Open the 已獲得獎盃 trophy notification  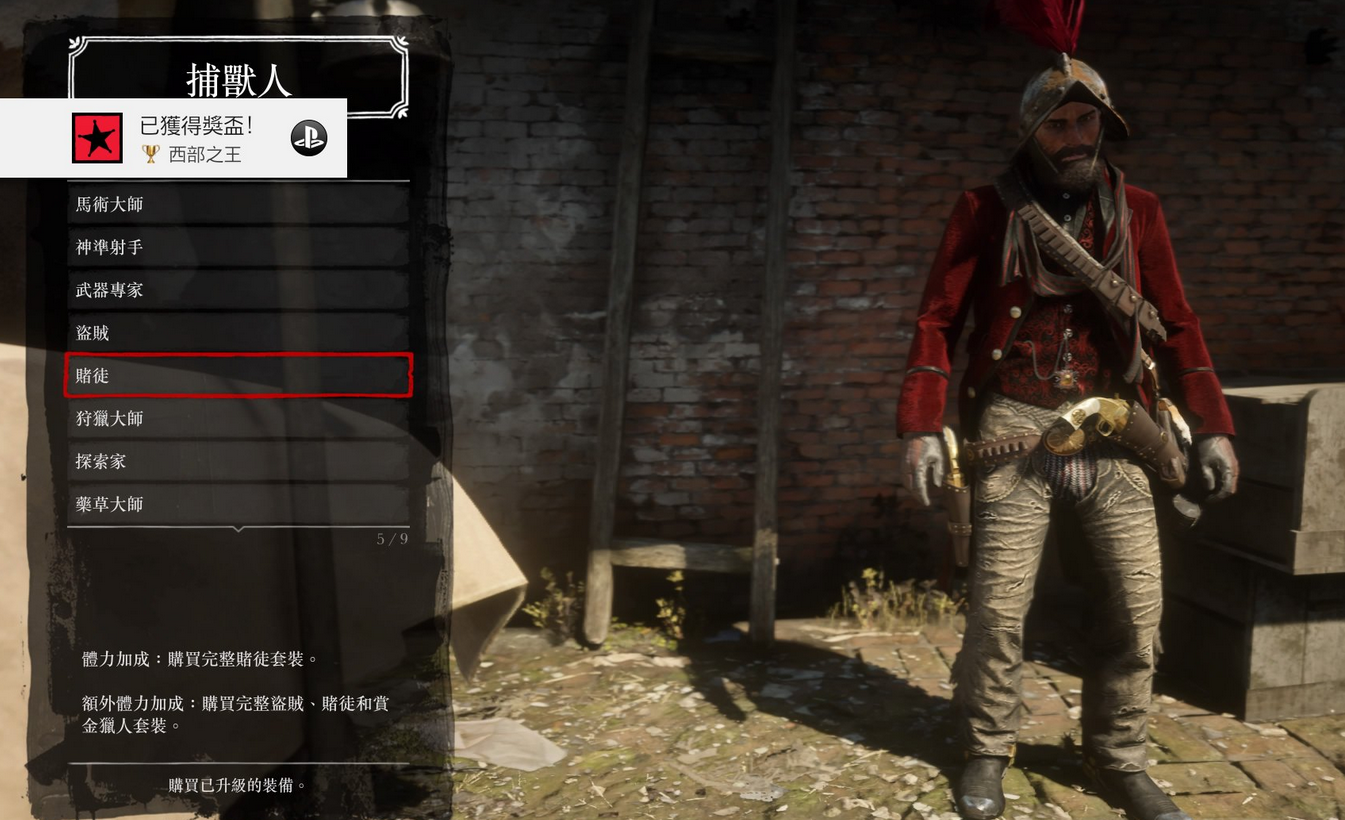click(x=195, y=138)
